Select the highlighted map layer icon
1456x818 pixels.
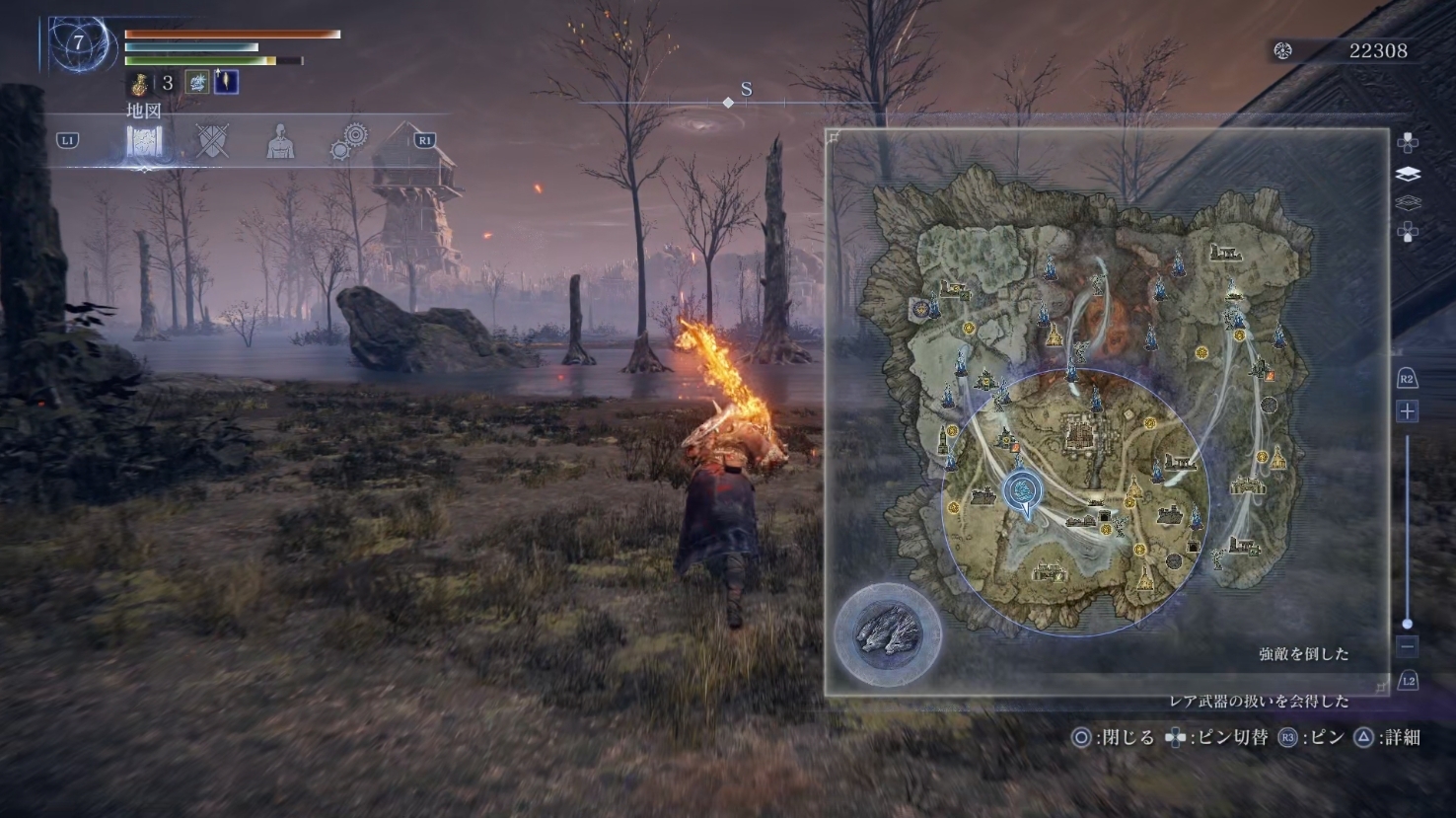(1408, 174)
